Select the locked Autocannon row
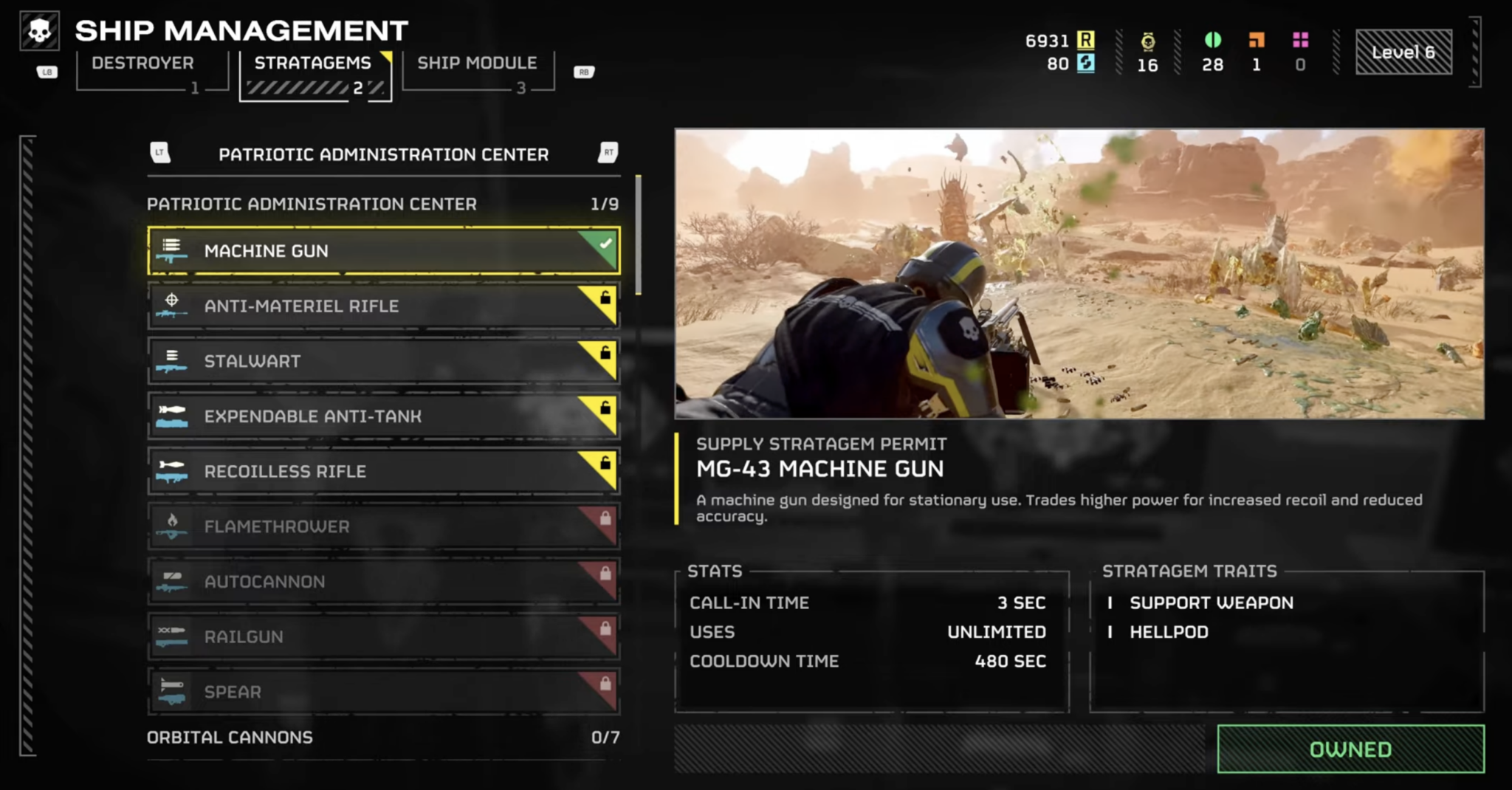The height and width of the screenshot is (790, 1512). point(383,582)
